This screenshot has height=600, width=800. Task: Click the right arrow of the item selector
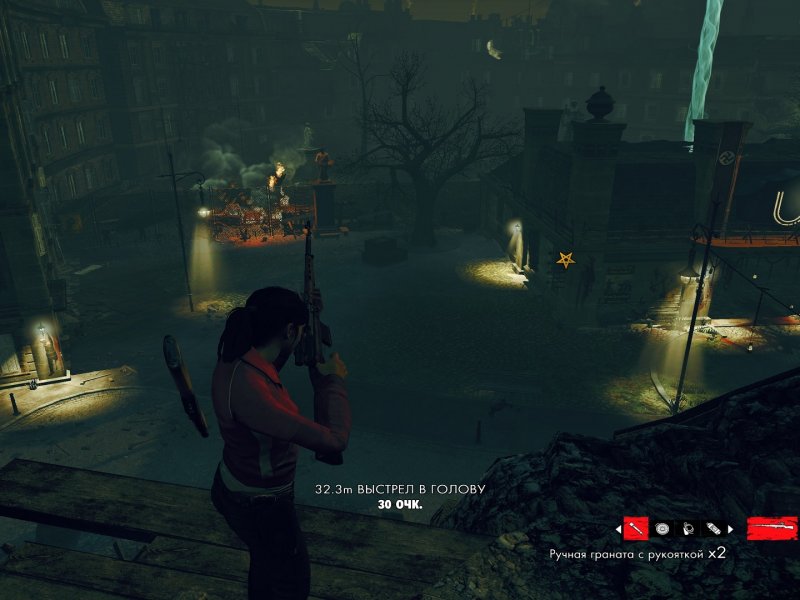pyautogui.click(x=731, y=528)
